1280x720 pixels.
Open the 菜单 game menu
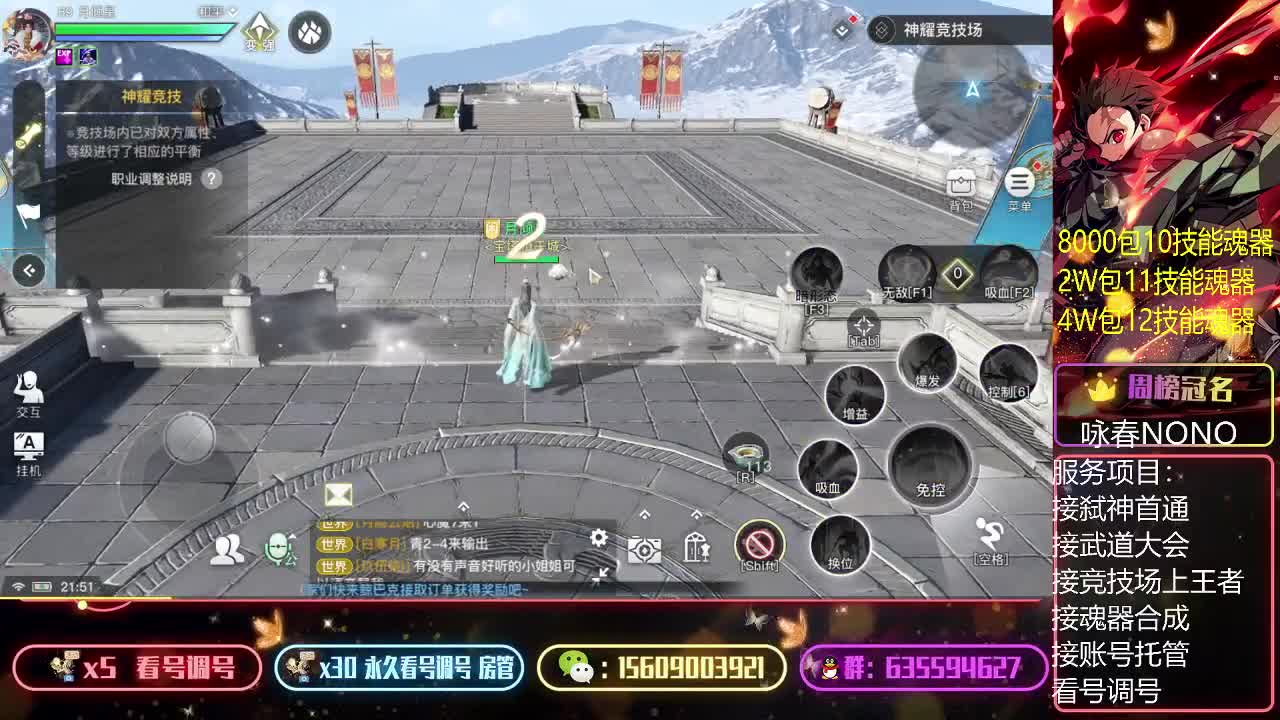click(1019, 183)
